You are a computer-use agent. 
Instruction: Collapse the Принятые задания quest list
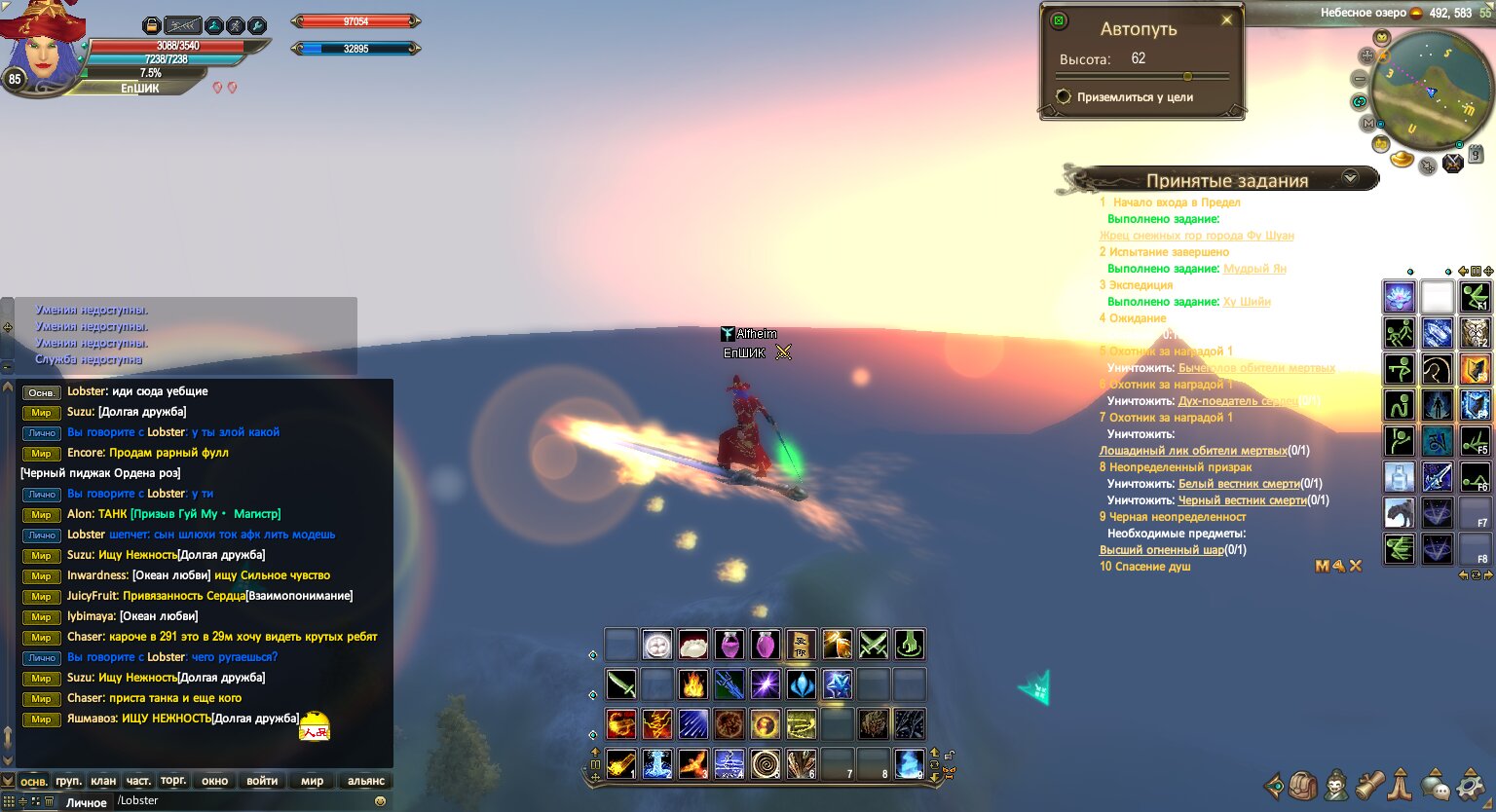click(x=1350, y=178)
